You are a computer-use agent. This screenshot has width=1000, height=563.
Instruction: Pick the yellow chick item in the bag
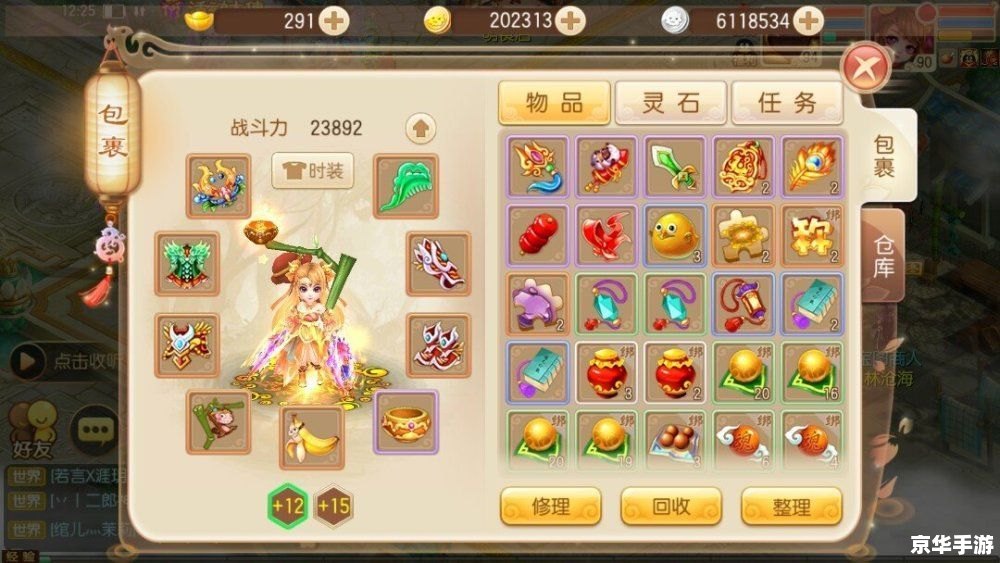click(675, 236)
